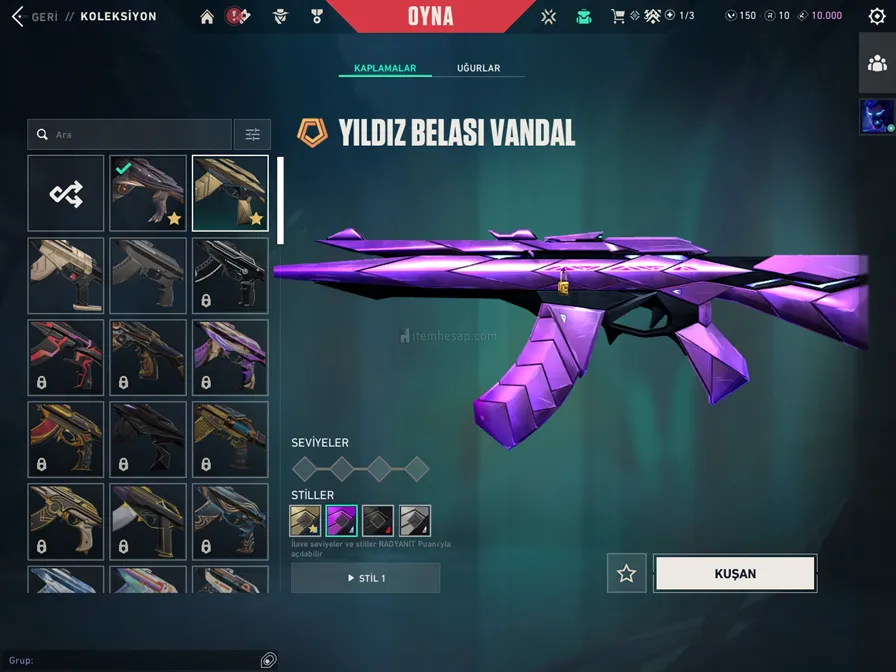
Task: Choose the white style swatch
Action: click(x=415, y=520)
